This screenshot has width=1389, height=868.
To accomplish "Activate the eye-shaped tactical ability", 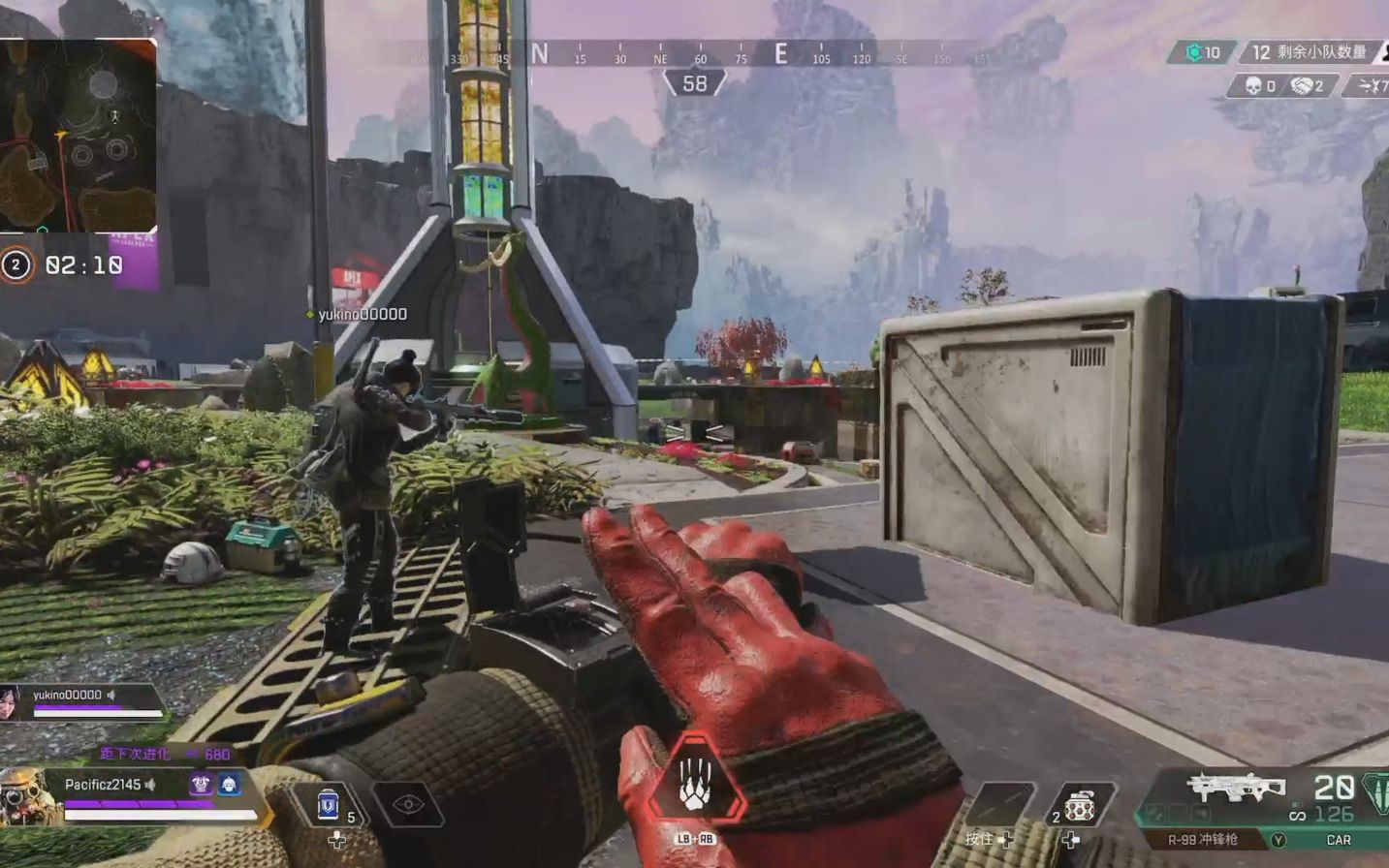I will 408,805.
